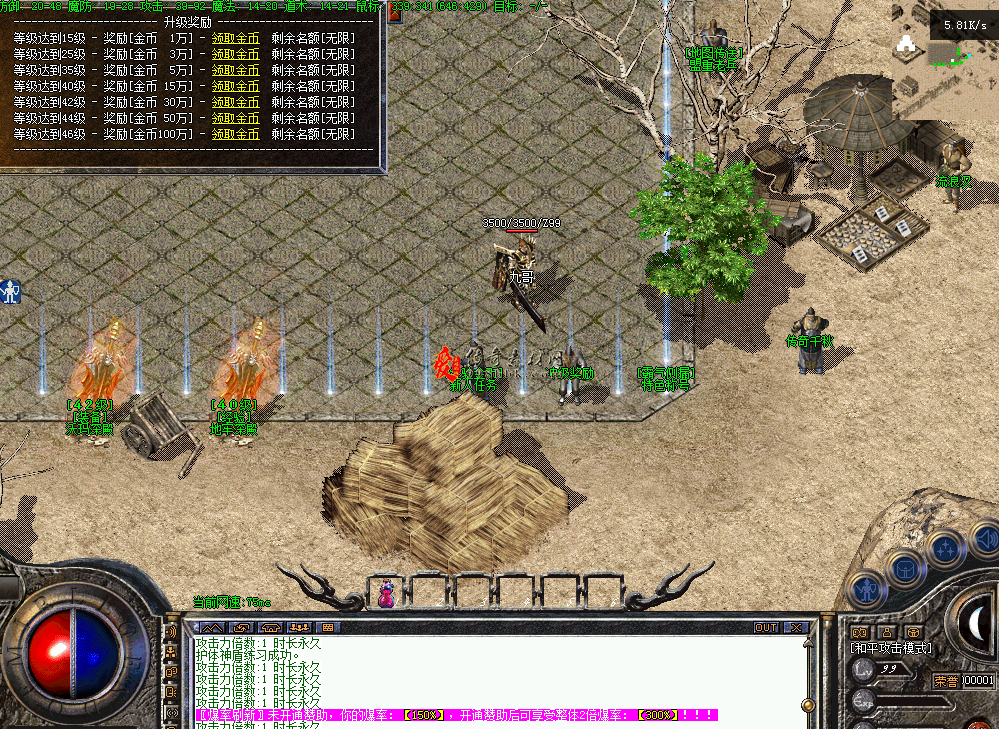Open the bag inventory round button
This screenshot has width=999, height=729.
(x=906, y=566)
